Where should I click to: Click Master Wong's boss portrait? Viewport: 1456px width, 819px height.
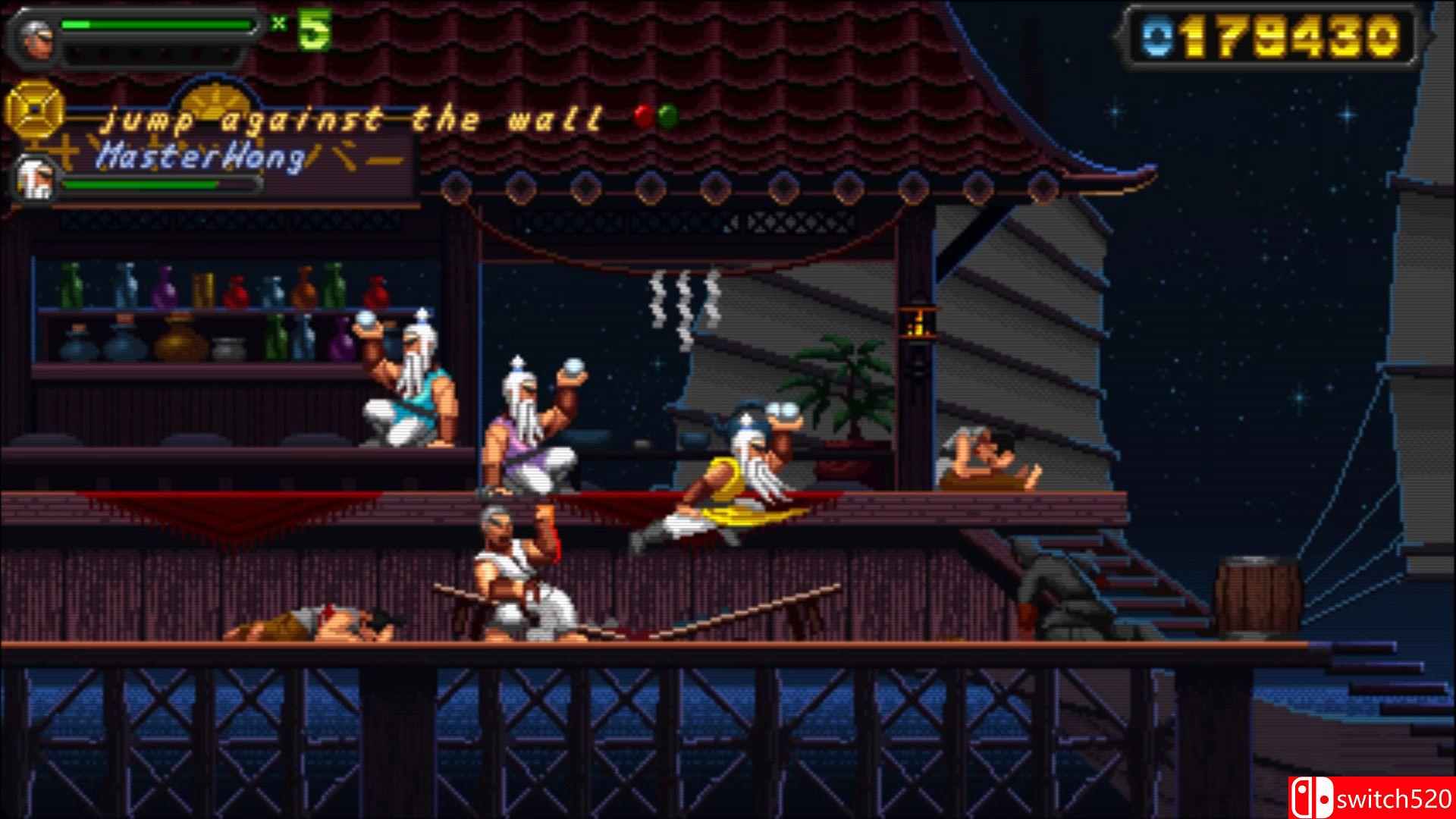coord(34,179)
